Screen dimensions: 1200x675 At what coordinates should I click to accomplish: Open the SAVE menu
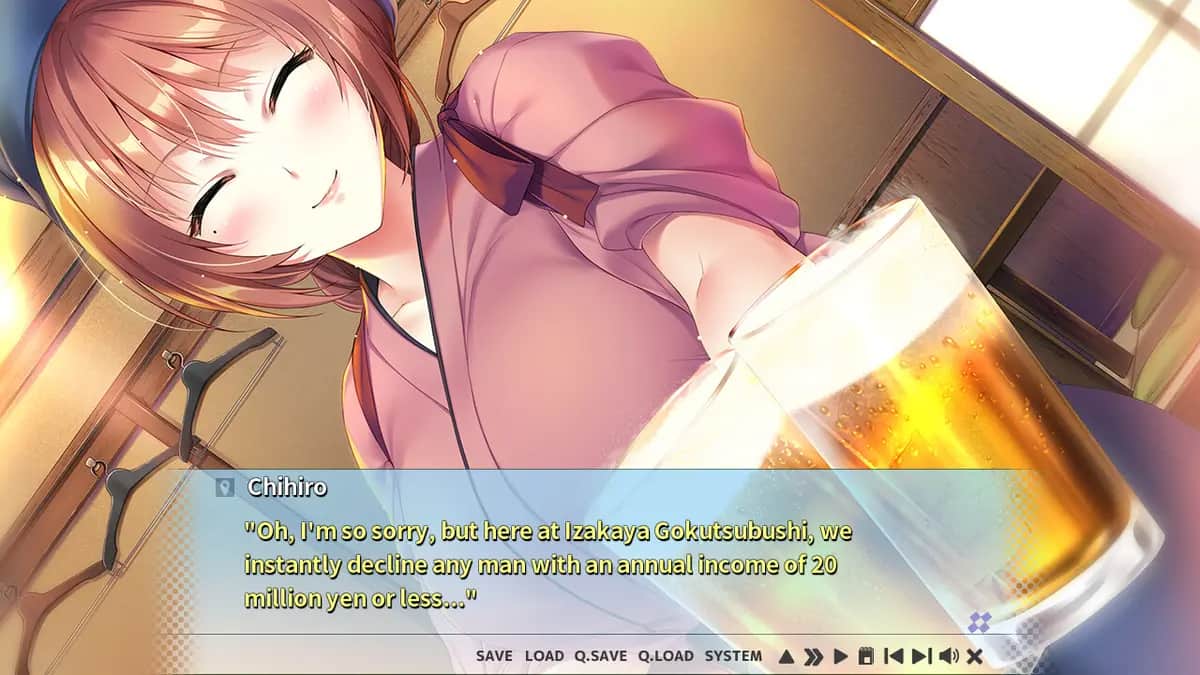pyautogui.click(x=494, y=656)
